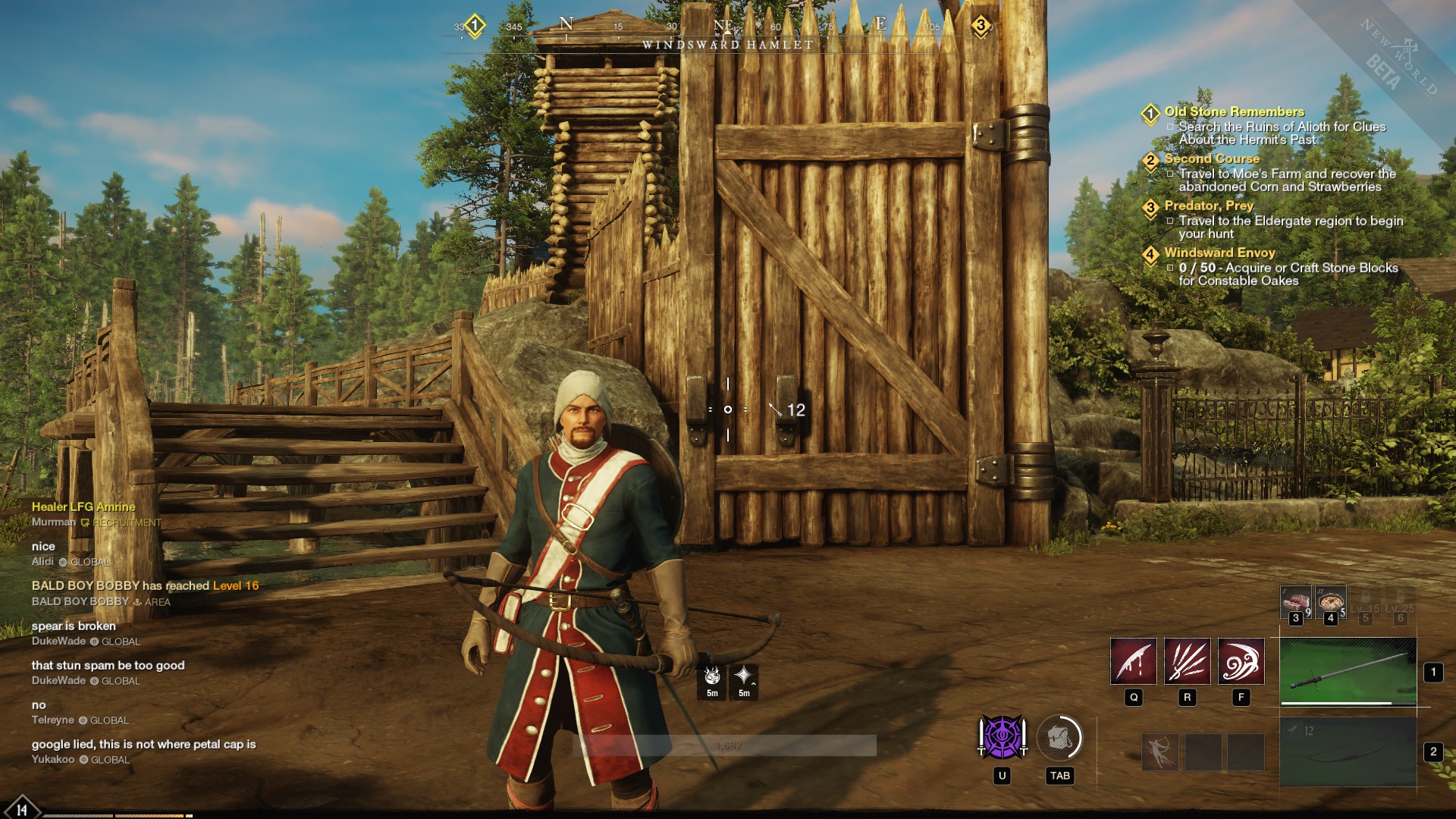1456x819 pixels.
Task: Open the Second Course quest entry
Action: coord(1211,158)
